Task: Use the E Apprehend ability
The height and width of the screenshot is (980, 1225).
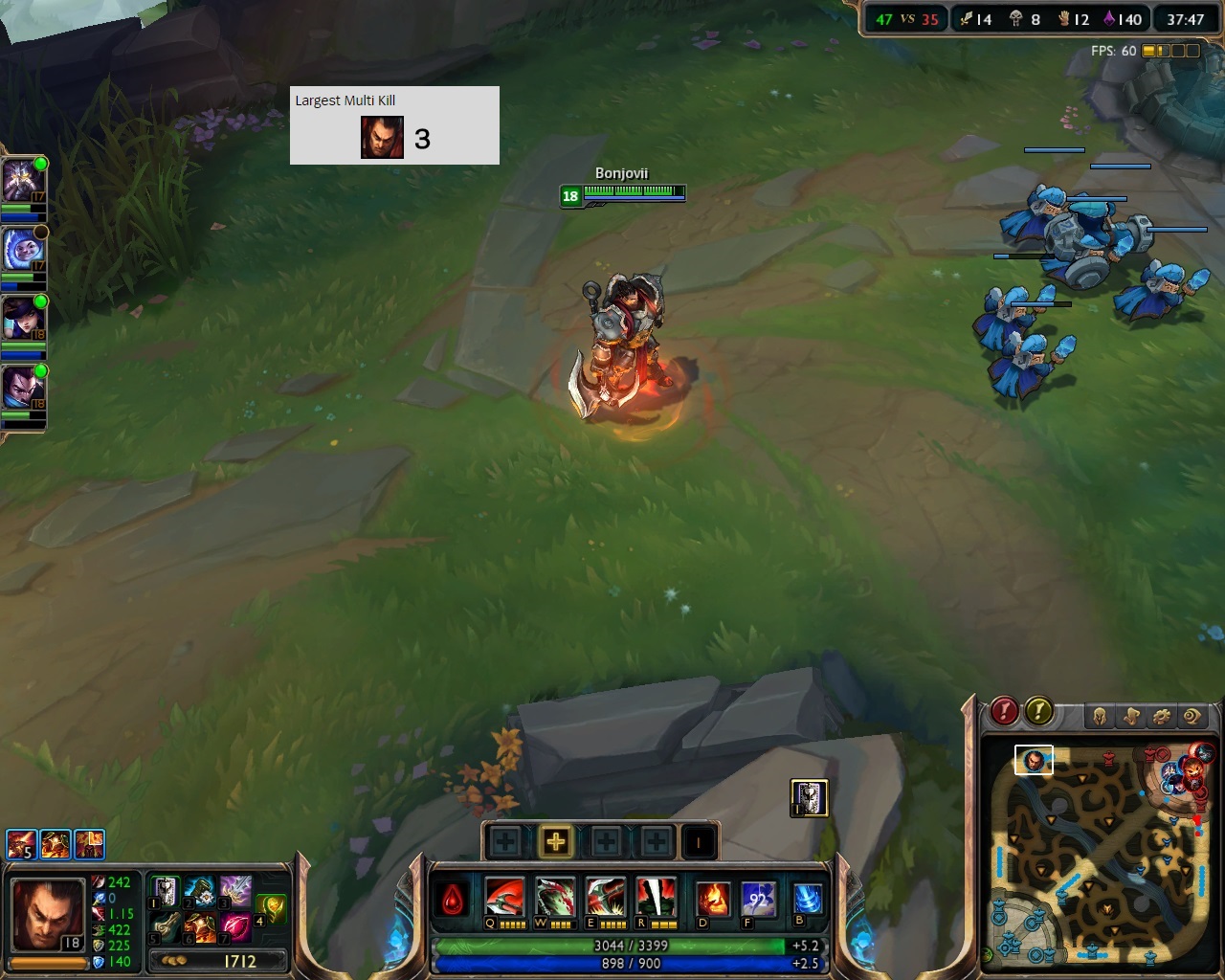Action: coord(606,899)
